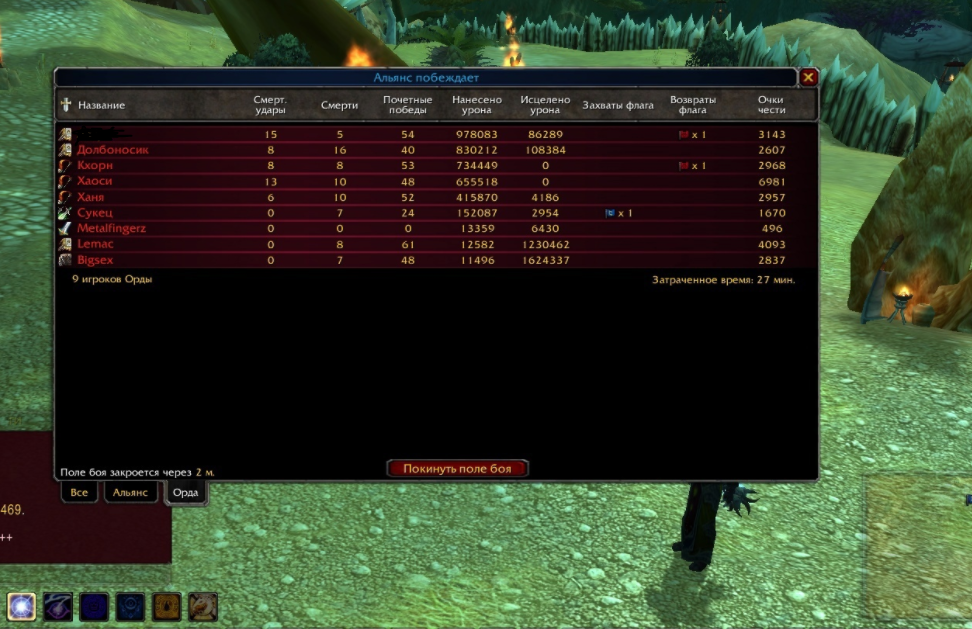Switch to the Все tab

pos(79,492)
